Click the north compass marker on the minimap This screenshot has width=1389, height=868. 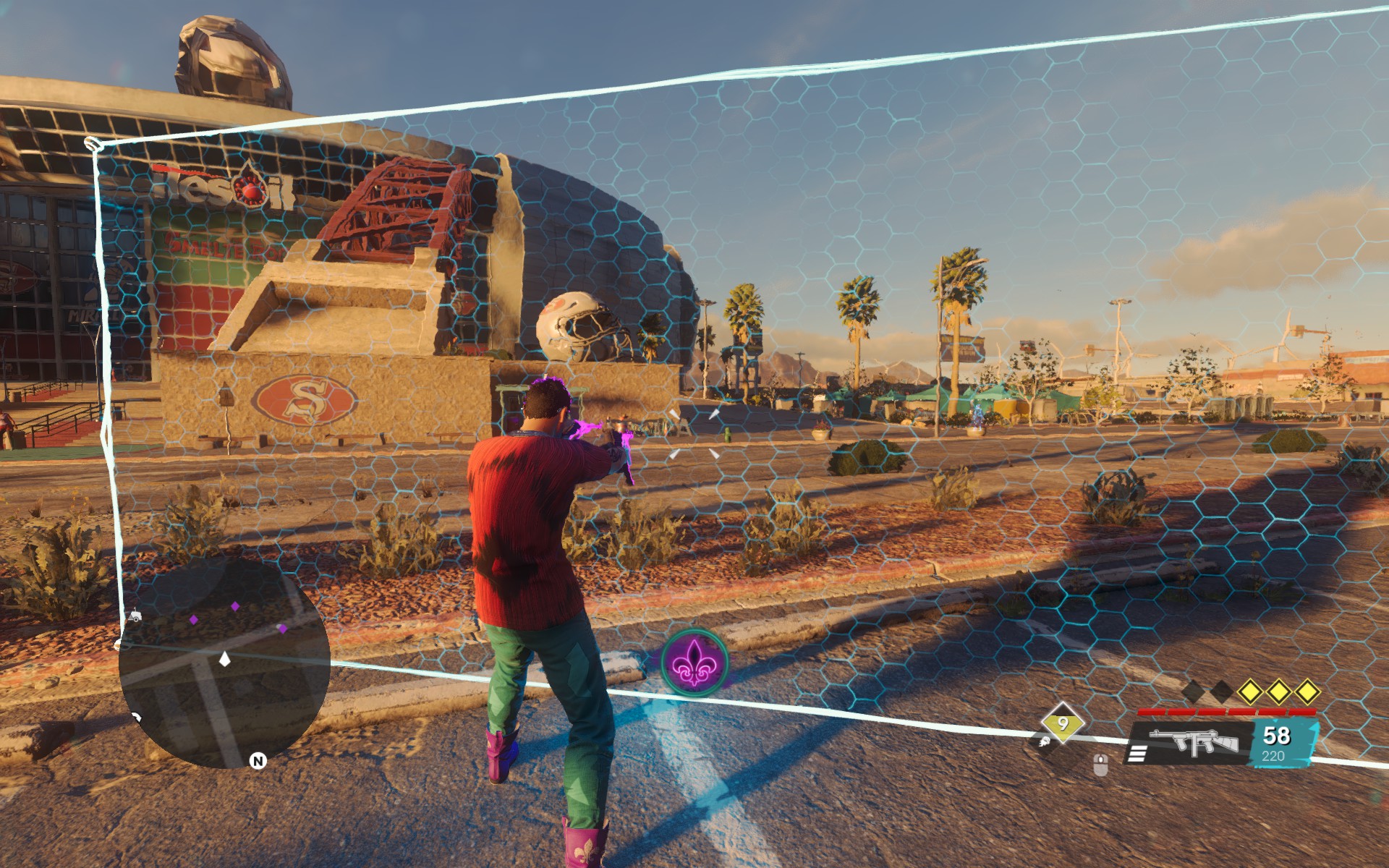pos(258,760)
